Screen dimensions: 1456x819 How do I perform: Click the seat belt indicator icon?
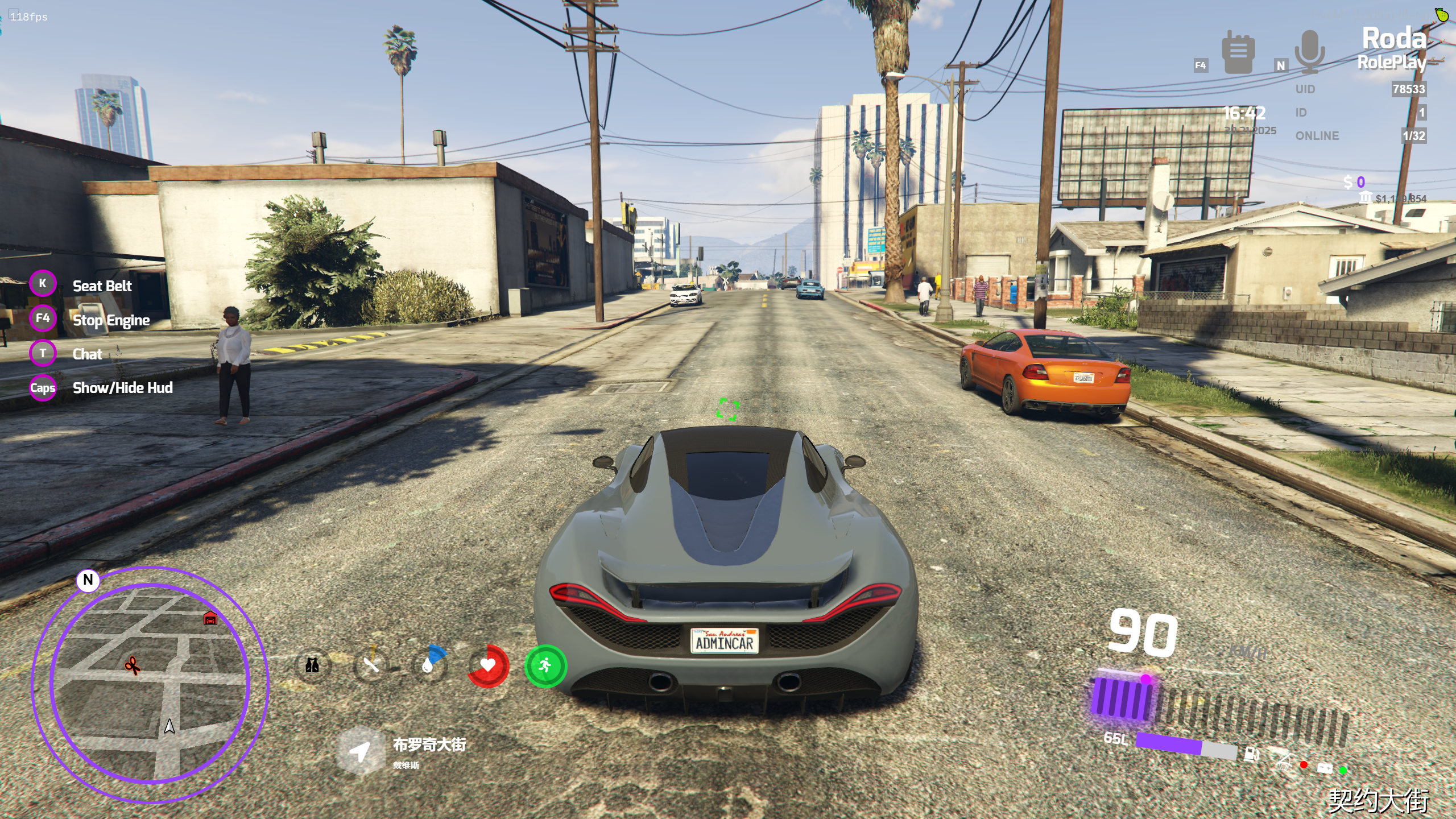[x=1284, y=760]
